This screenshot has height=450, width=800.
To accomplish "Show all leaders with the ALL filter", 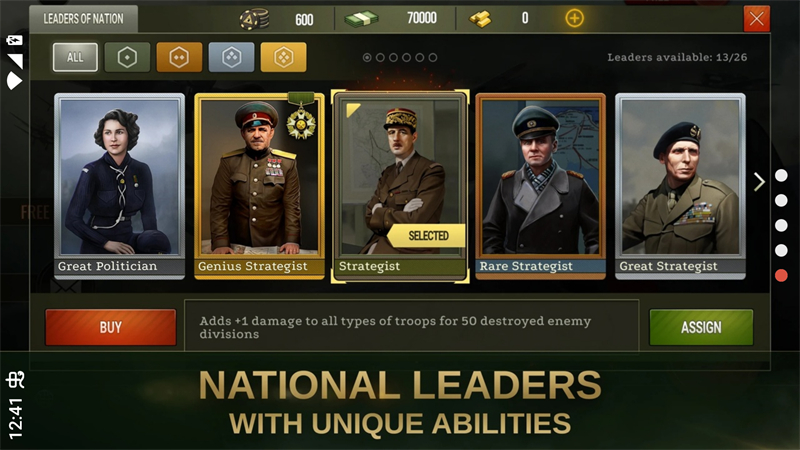I will [x=75, y=57].
